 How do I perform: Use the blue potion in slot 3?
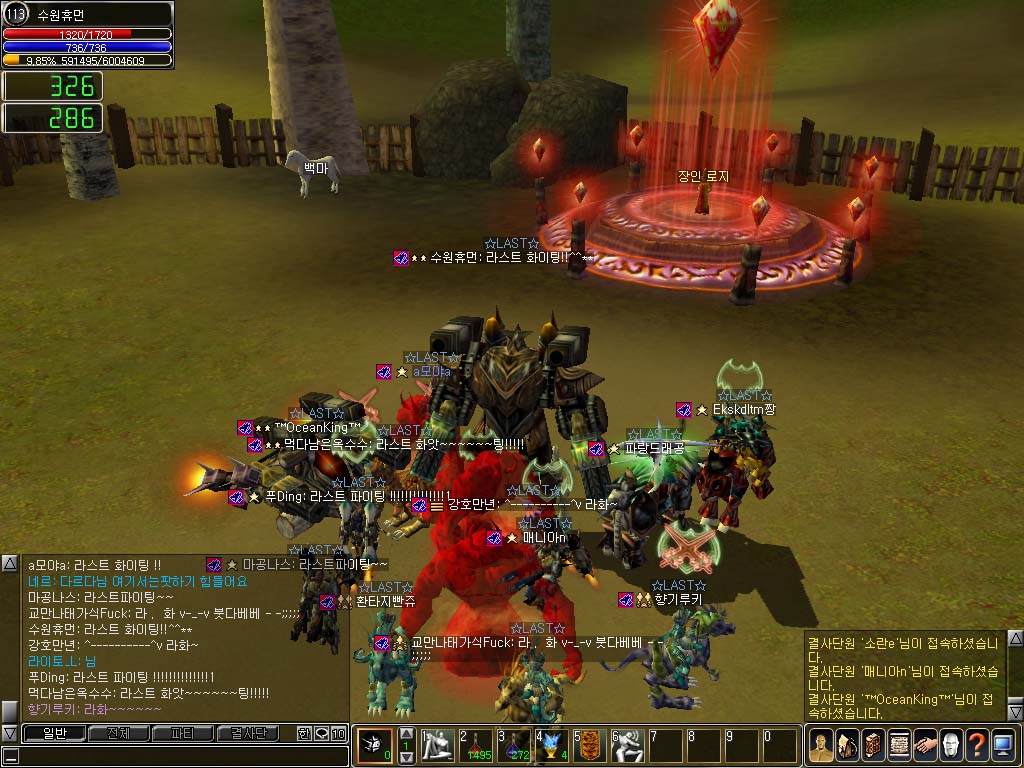click(x=515, y=746)
